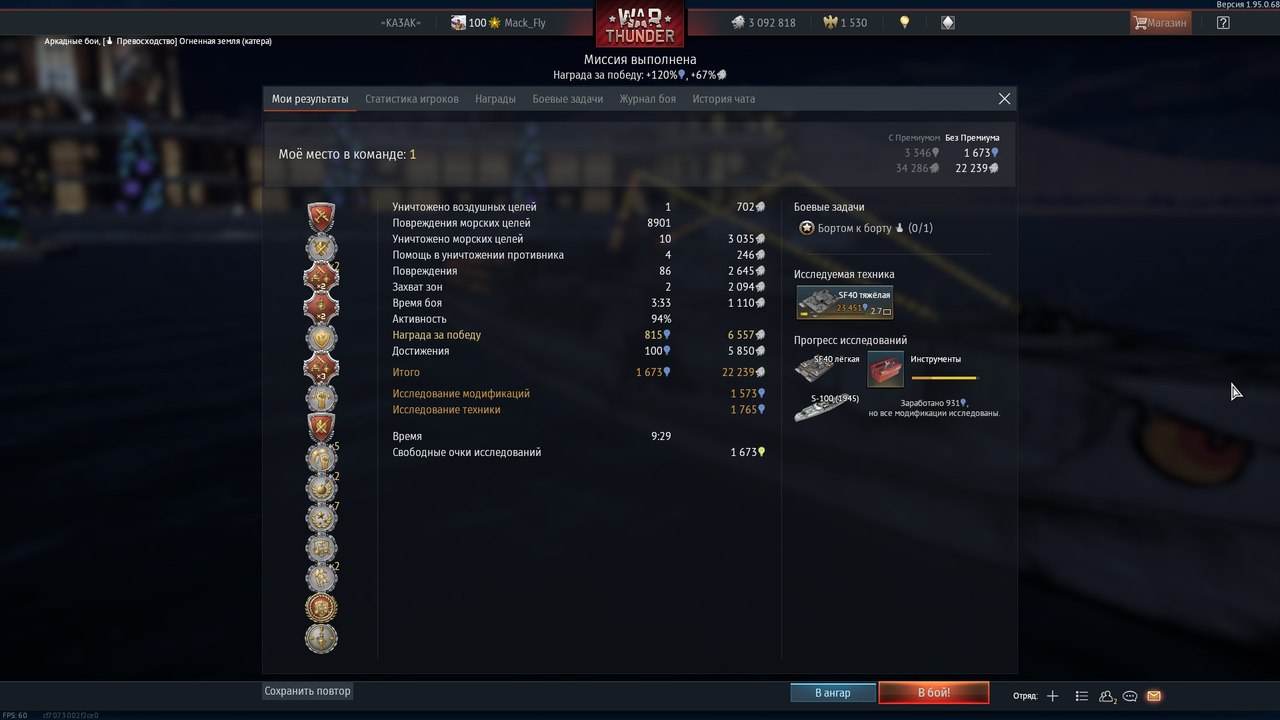This screenshot has width=1280, height=720.
Task: Open the help question mark button
Action: [x=1223, y=22]
